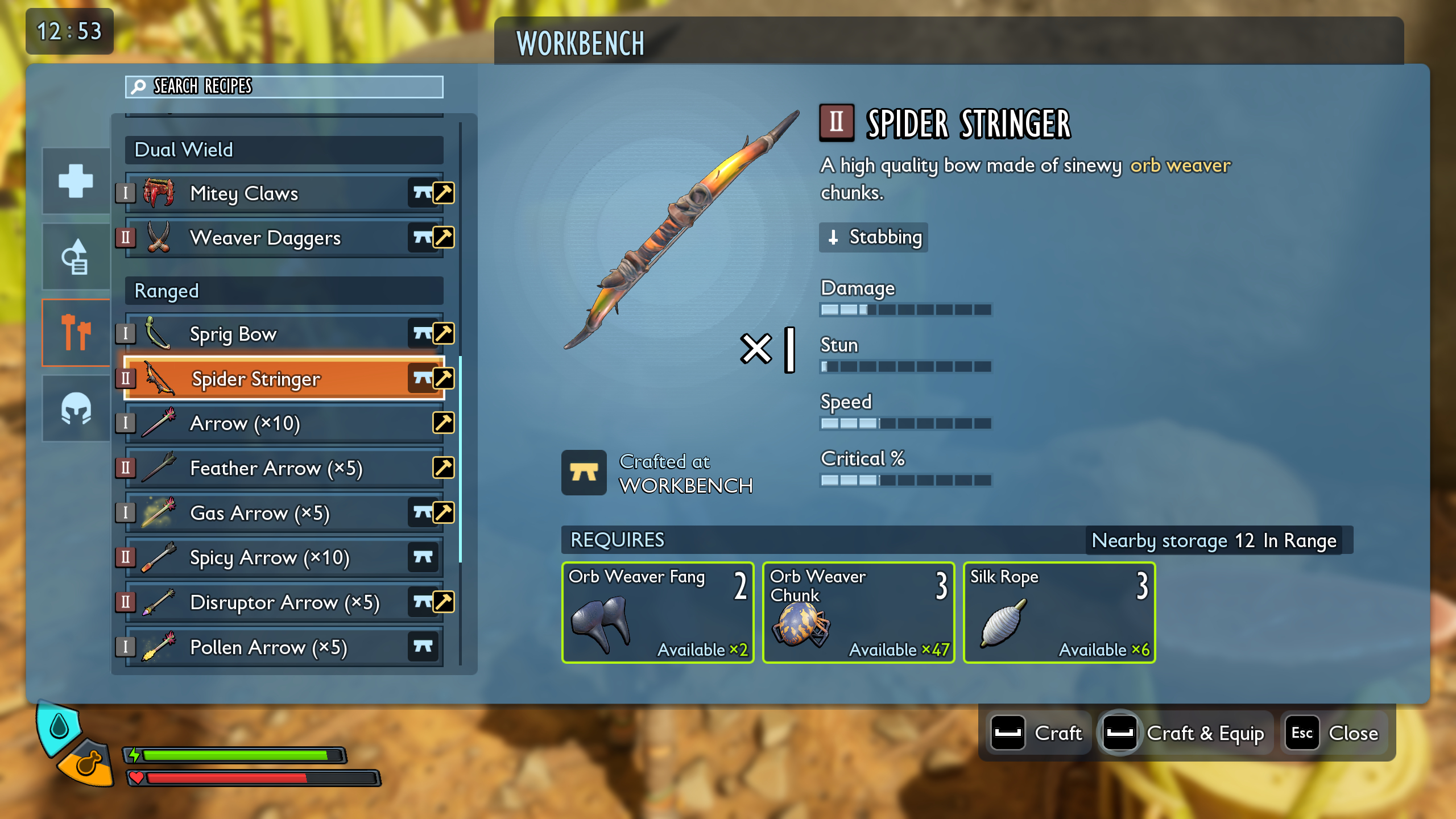The height and width of the screenshot is (819, 1456).
Task: Click the search recipes magnifier icon
Action: click(138, 87)
